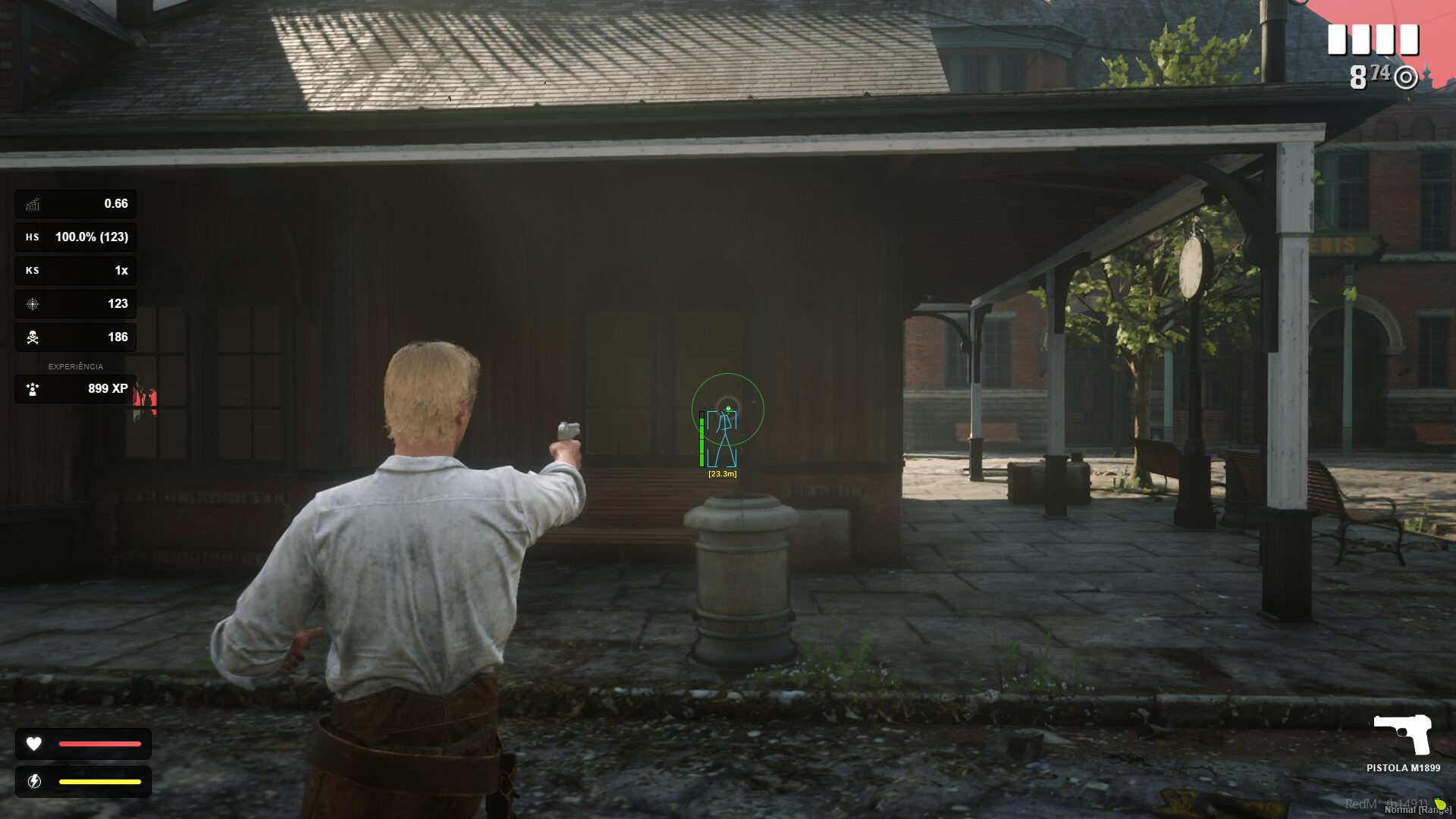This screenshot has height=819, width=1456.
Task: Click the crosshair kills stat icon
Action: (x=33, y=304)
